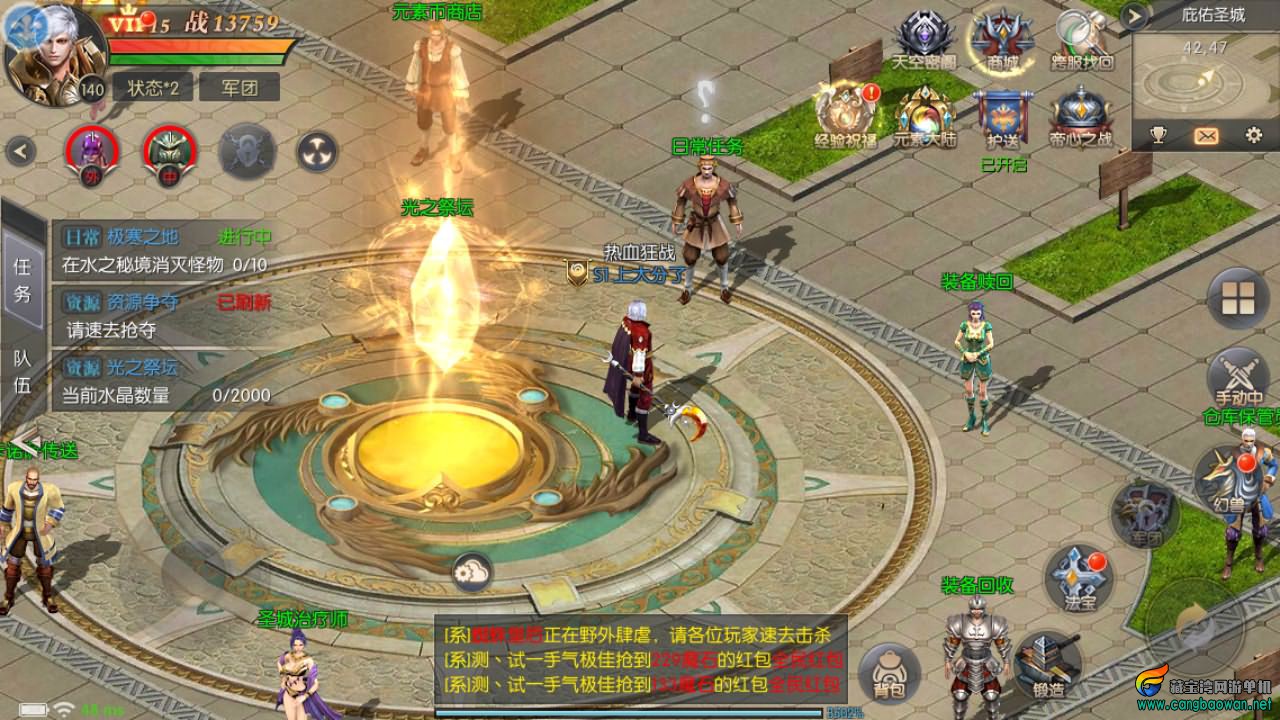
Task: Open the mail envelope icon
Action: point(1206,136)
